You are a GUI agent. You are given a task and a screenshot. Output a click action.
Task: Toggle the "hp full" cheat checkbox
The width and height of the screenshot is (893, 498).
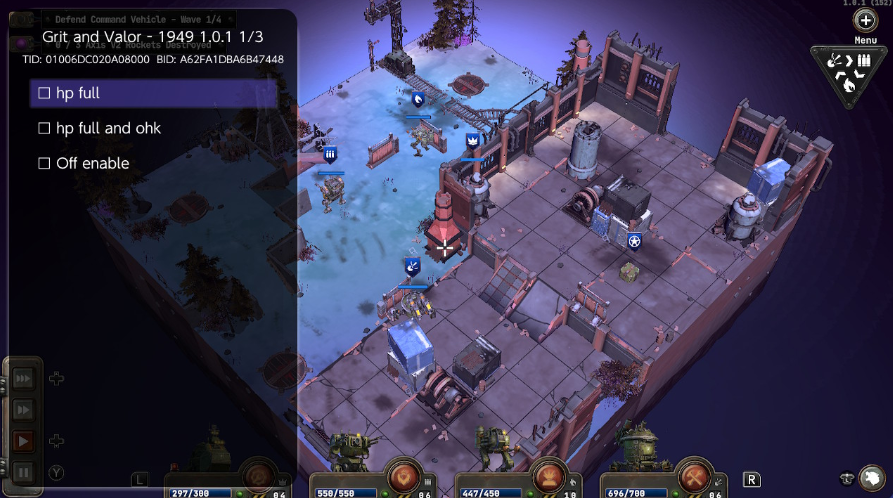pos(44,93)
